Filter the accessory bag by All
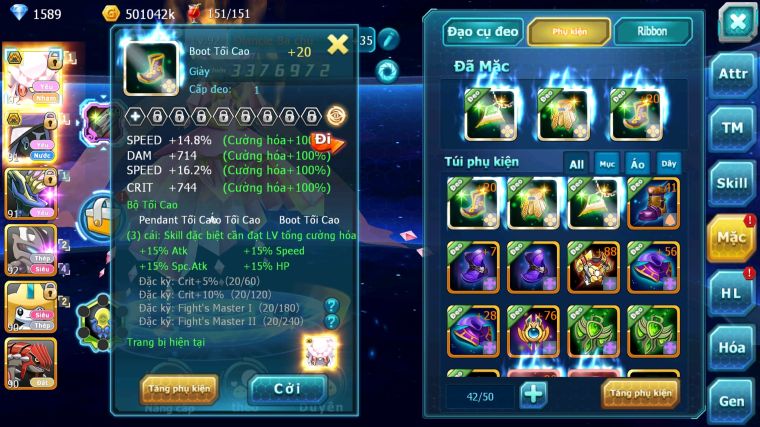The height and width of the screenshot is (427, 760). coord(577,163)
